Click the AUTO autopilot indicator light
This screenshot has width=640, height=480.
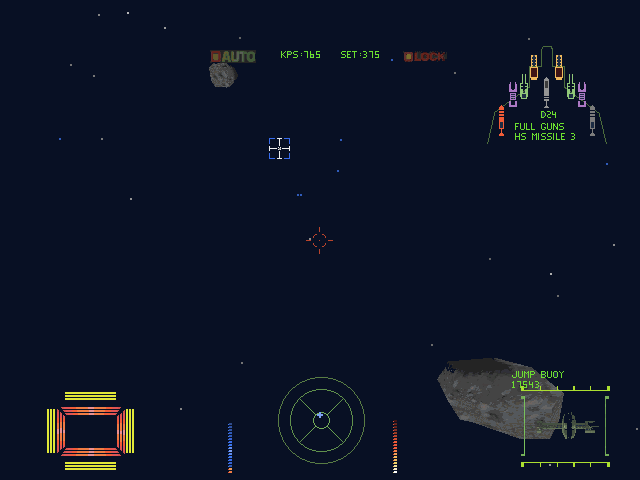[233, 57]
